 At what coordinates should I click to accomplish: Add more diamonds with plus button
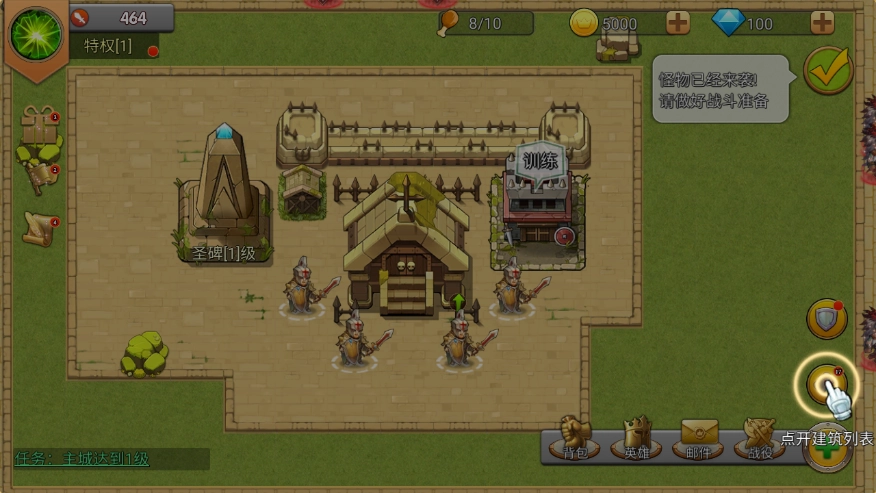[822, 23]
